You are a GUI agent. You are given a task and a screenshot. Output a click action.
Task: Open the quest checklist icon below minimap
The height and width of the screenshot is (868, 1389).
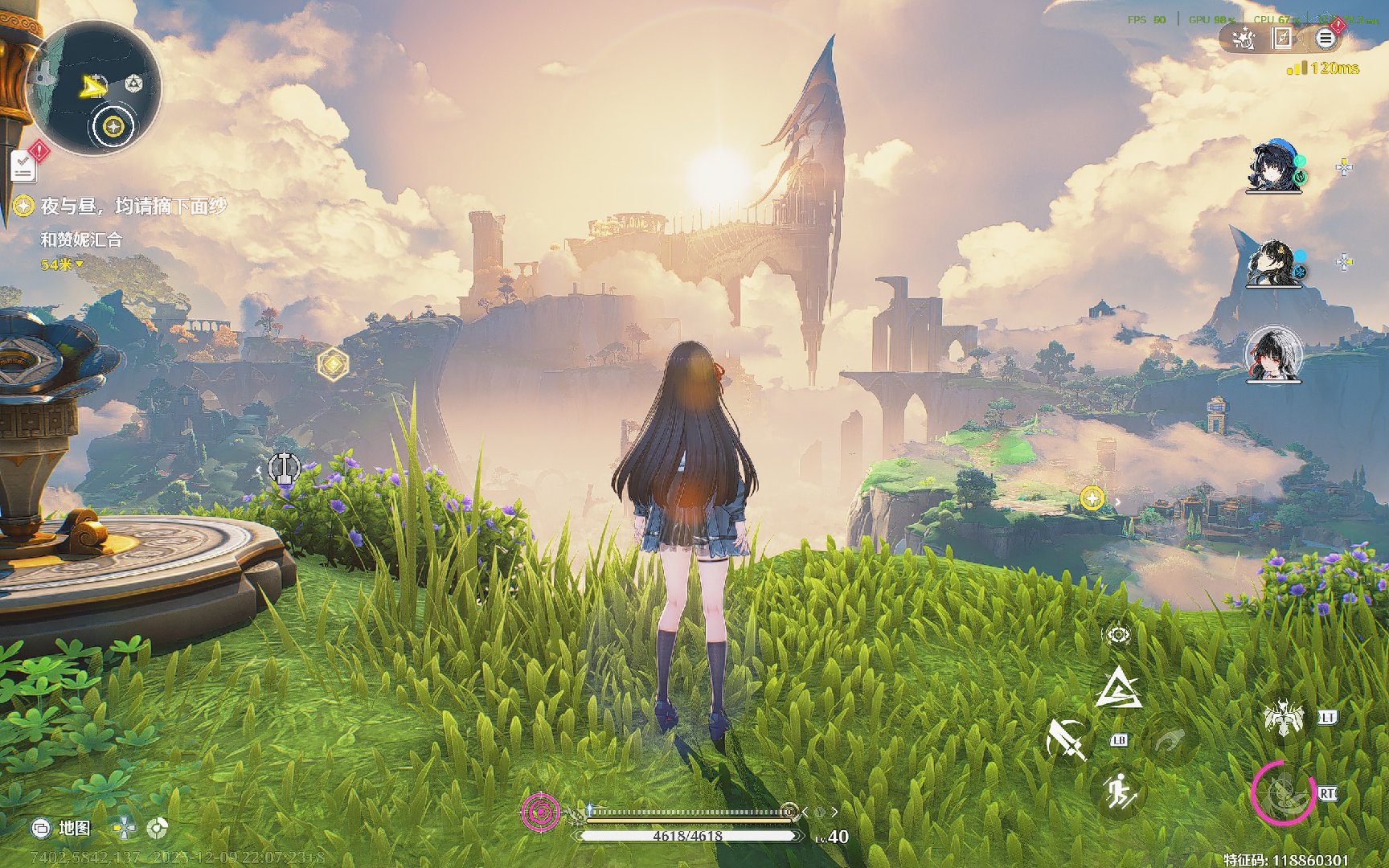coord(24,166)
